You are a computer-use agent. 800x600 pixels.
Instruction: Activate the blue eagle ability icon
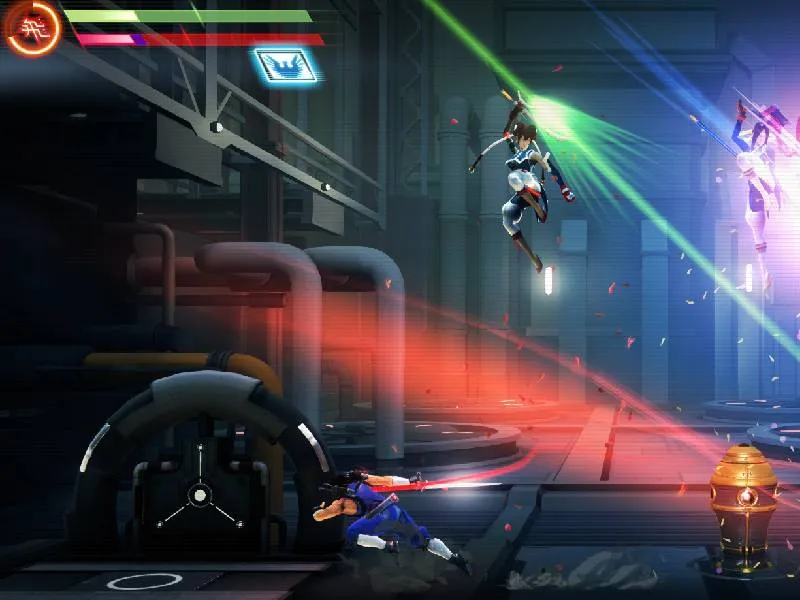pyautogui.click(x=286, y=66)
